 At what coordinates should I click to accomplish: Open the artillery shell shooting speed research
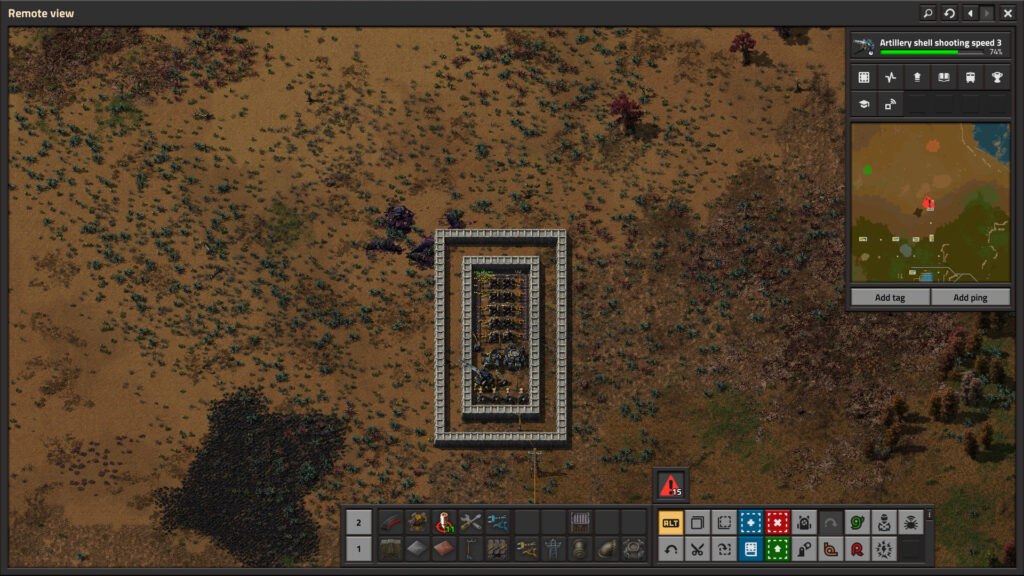tap(930, 46)
